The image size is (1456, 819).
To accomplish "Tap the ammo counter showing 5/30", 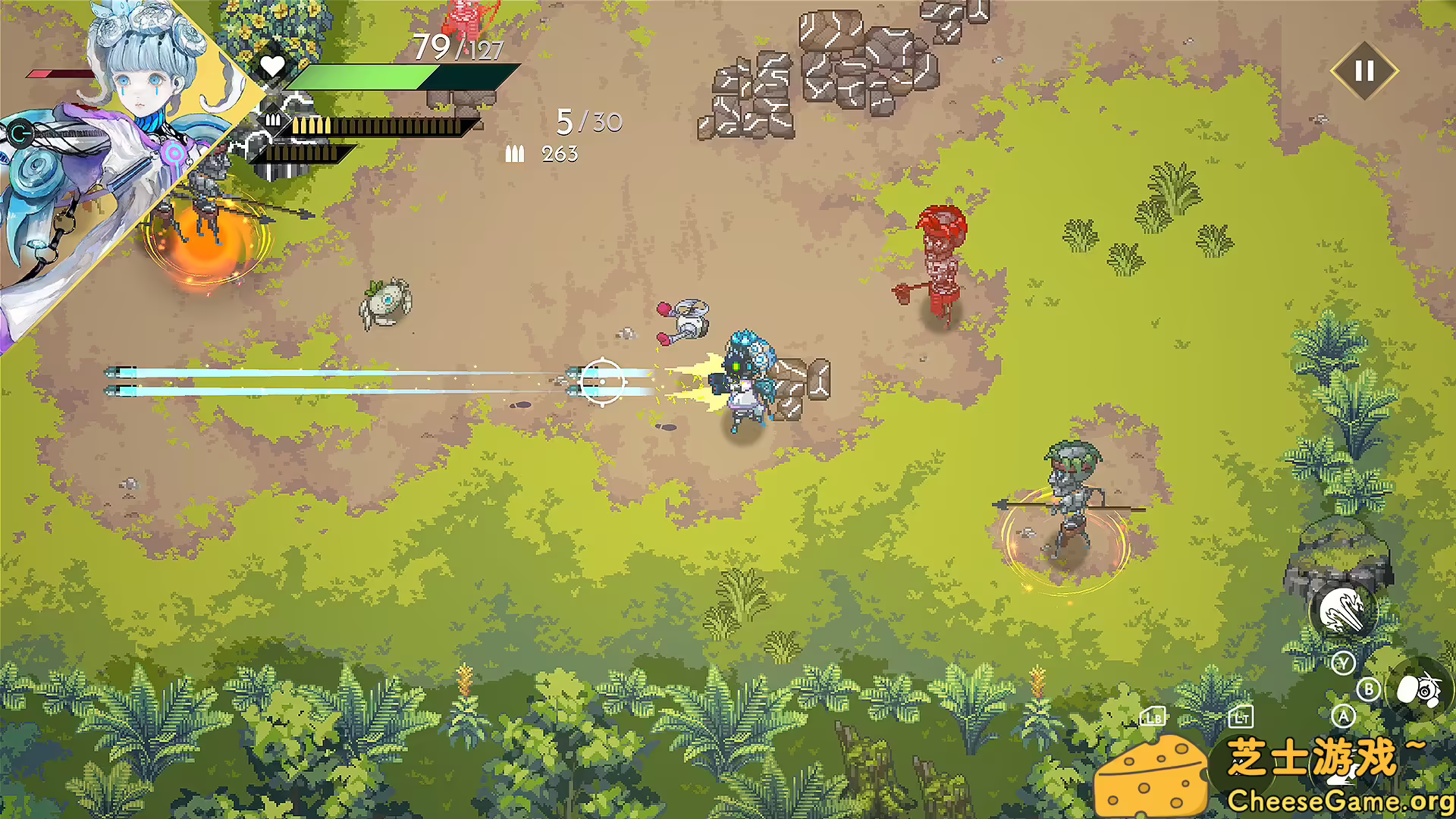I will (x=588, y=121).
